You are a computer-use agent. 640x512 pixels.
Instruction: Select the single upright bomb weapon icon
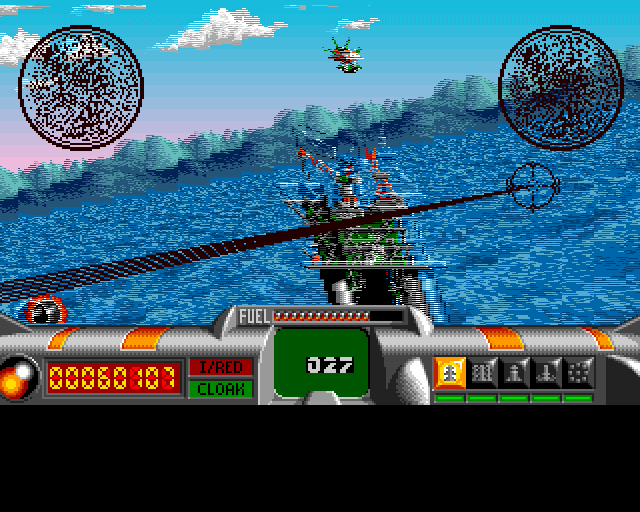coord(514,372)
